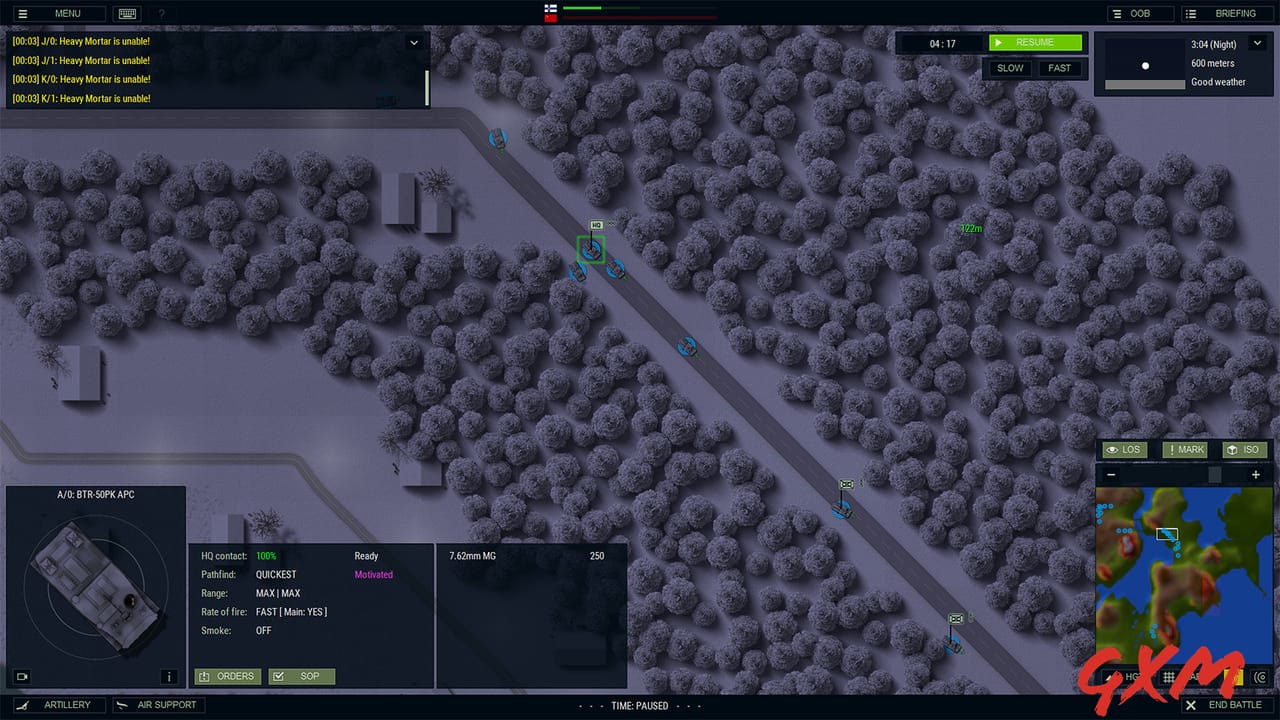1280x720 pixels.
Task: Zoom the minimap in with the plus control
Action: (x=1255, y=474)
